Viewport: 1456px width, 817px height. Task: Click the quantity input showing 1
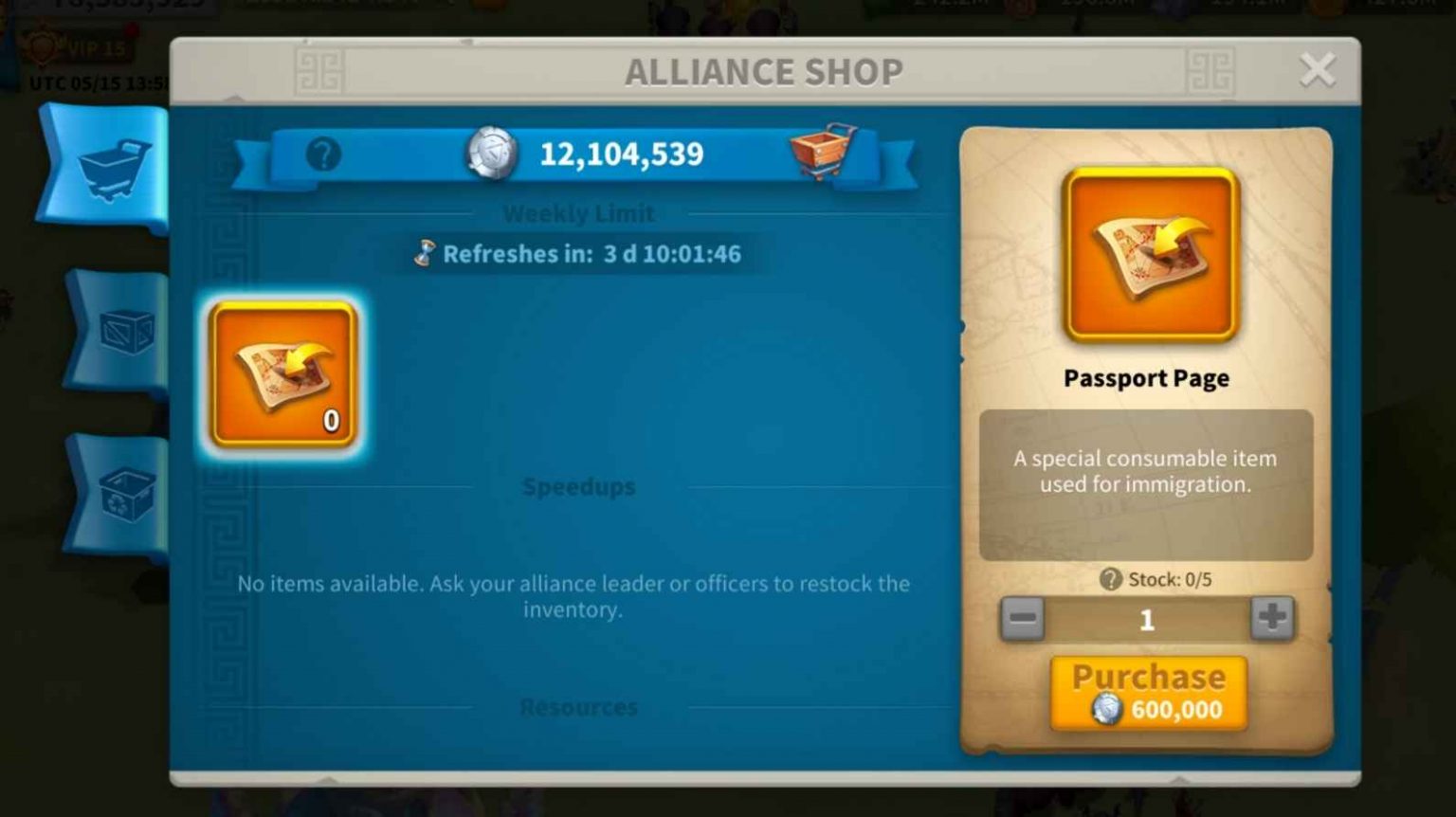[x=1147, y=619]
